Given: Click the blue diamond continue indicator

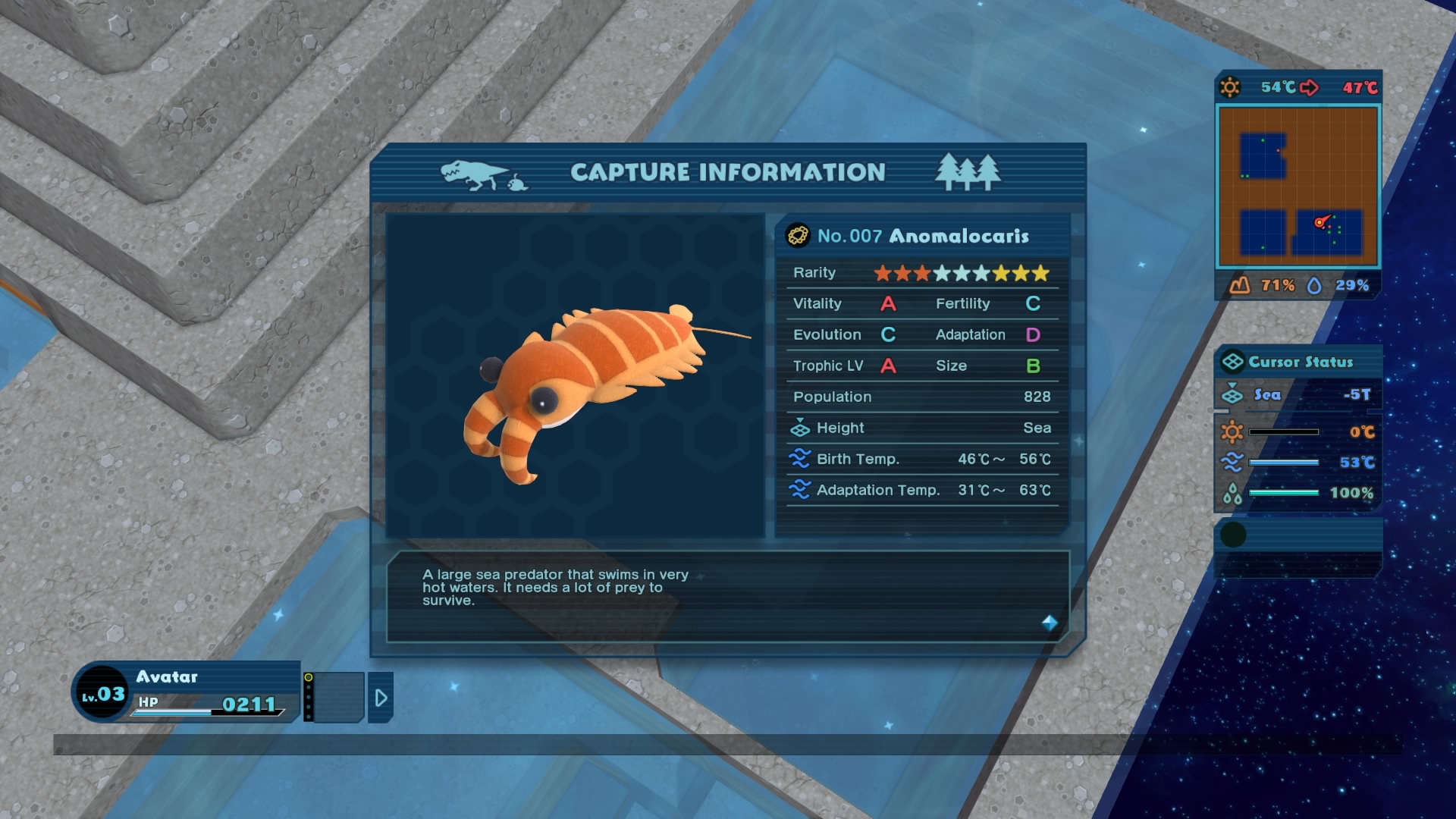Looking at the screenshot, I should click(x=1050, y=623).
